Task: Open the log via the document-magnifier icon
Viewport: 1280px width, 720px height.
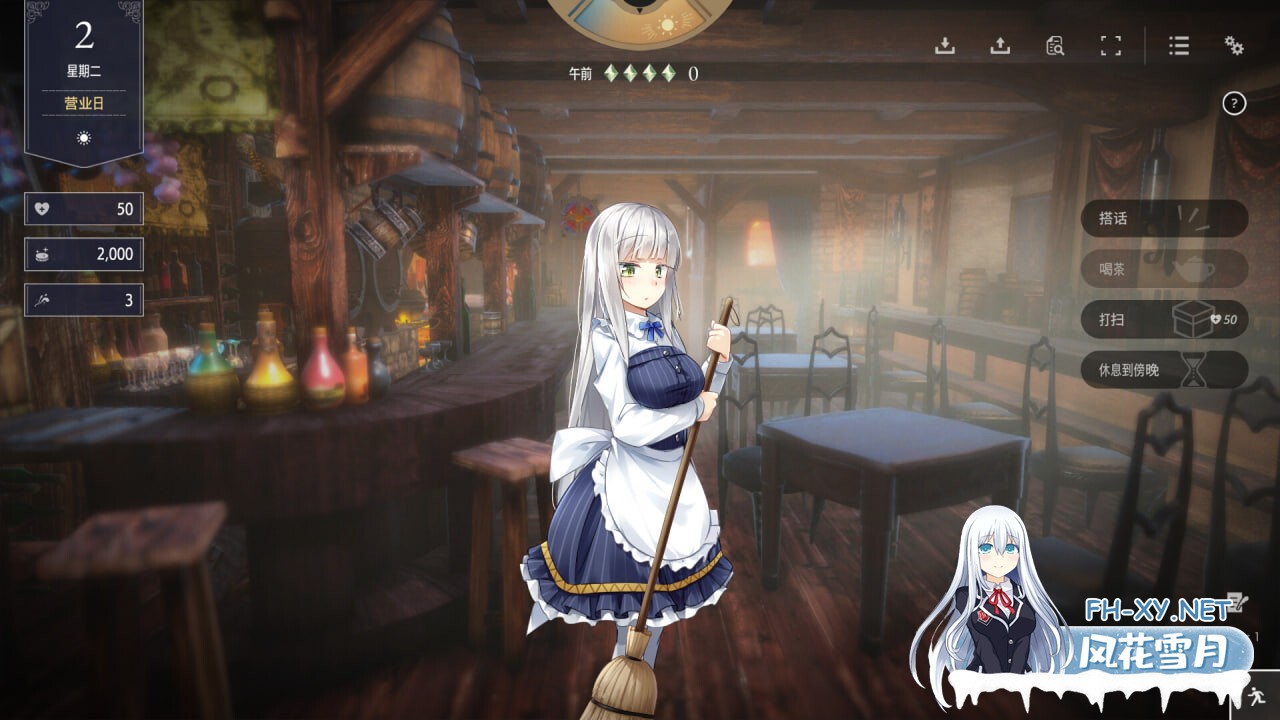Action: (1055, 46)
